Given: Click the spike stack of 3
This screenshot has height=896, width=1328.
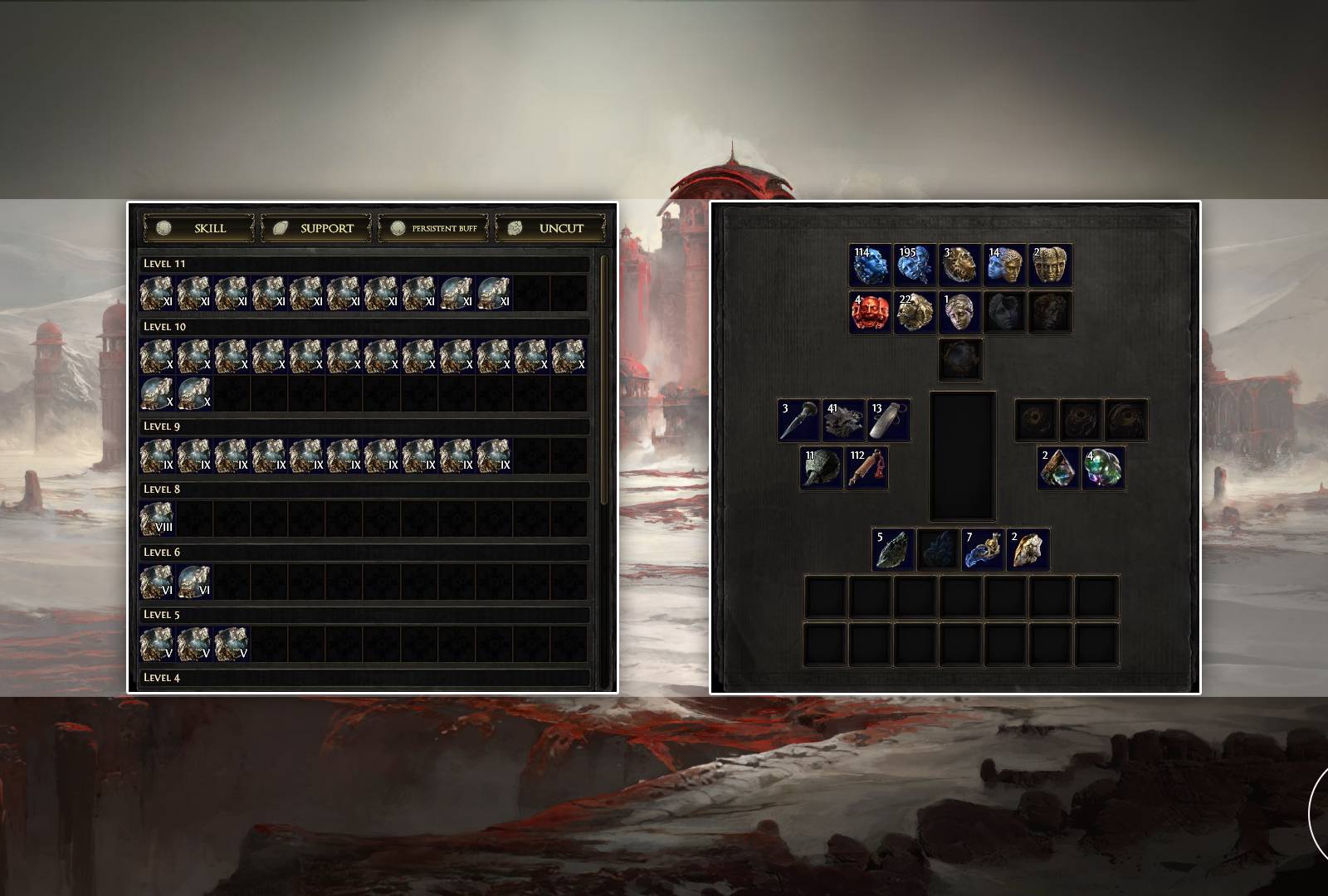Looking at the screenshot, I should [798, 420].
